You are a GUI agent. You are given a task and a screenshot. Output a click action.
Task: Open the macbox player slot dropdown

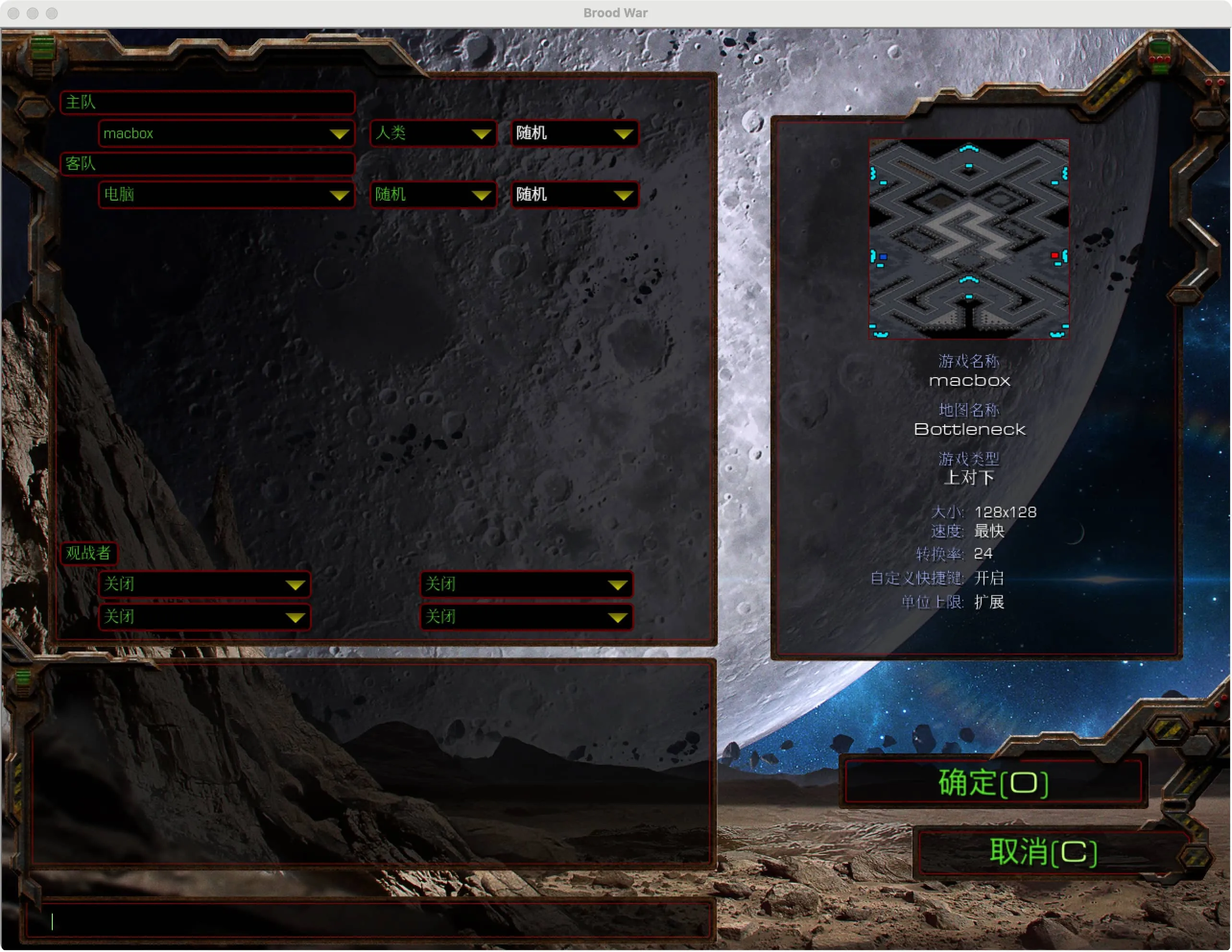pyautogui.click(x=226, y=133)
